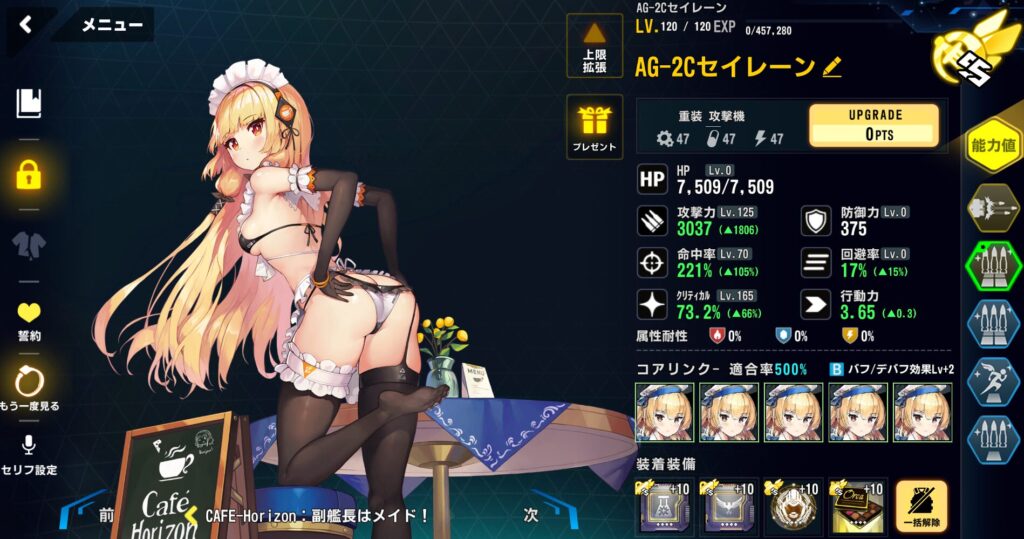
Task: Edit the unit name with pencil icon
Action: 832,68
